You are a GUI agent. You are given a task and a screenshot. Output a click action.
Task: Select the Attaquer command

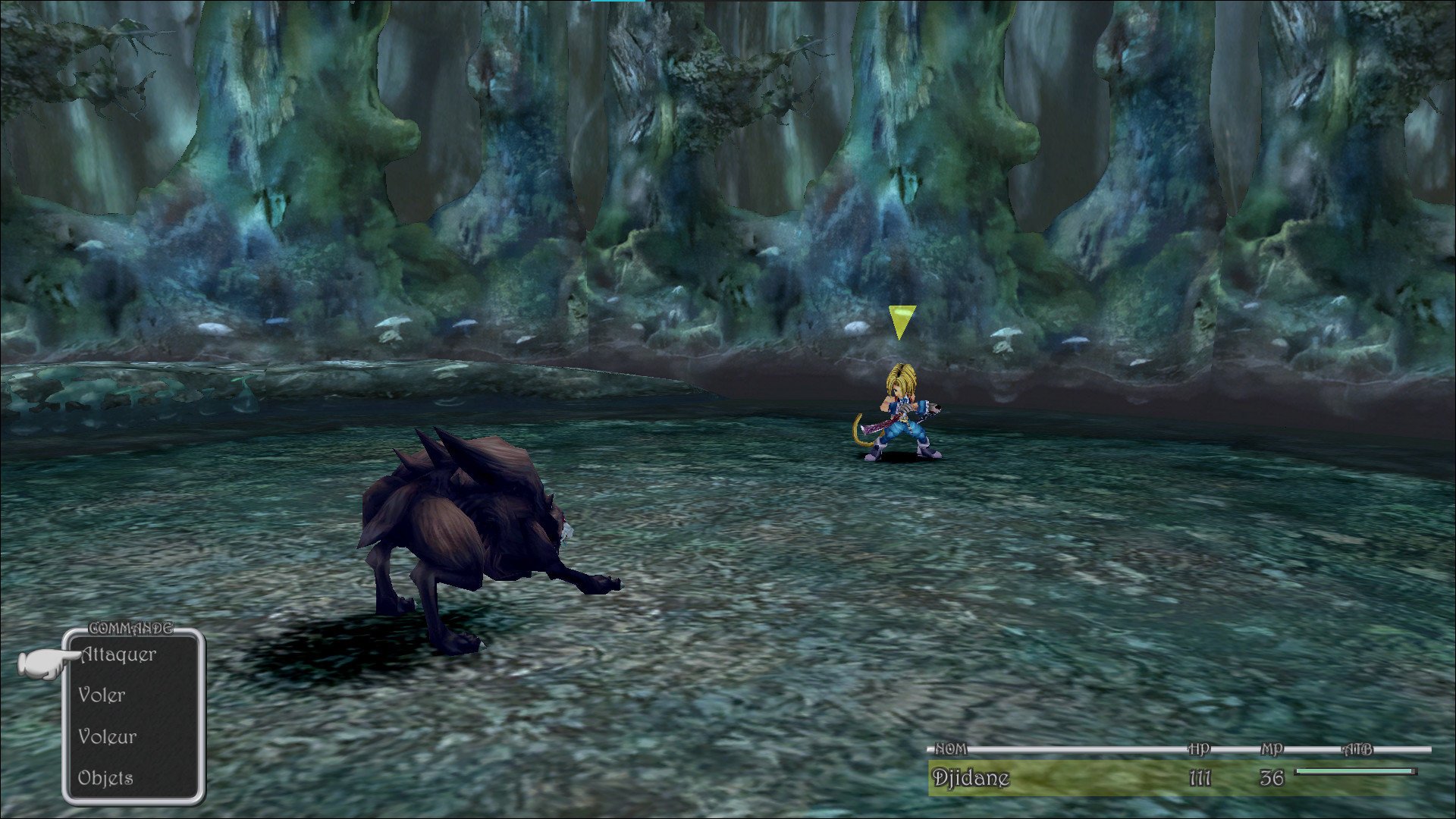[118, 654]
